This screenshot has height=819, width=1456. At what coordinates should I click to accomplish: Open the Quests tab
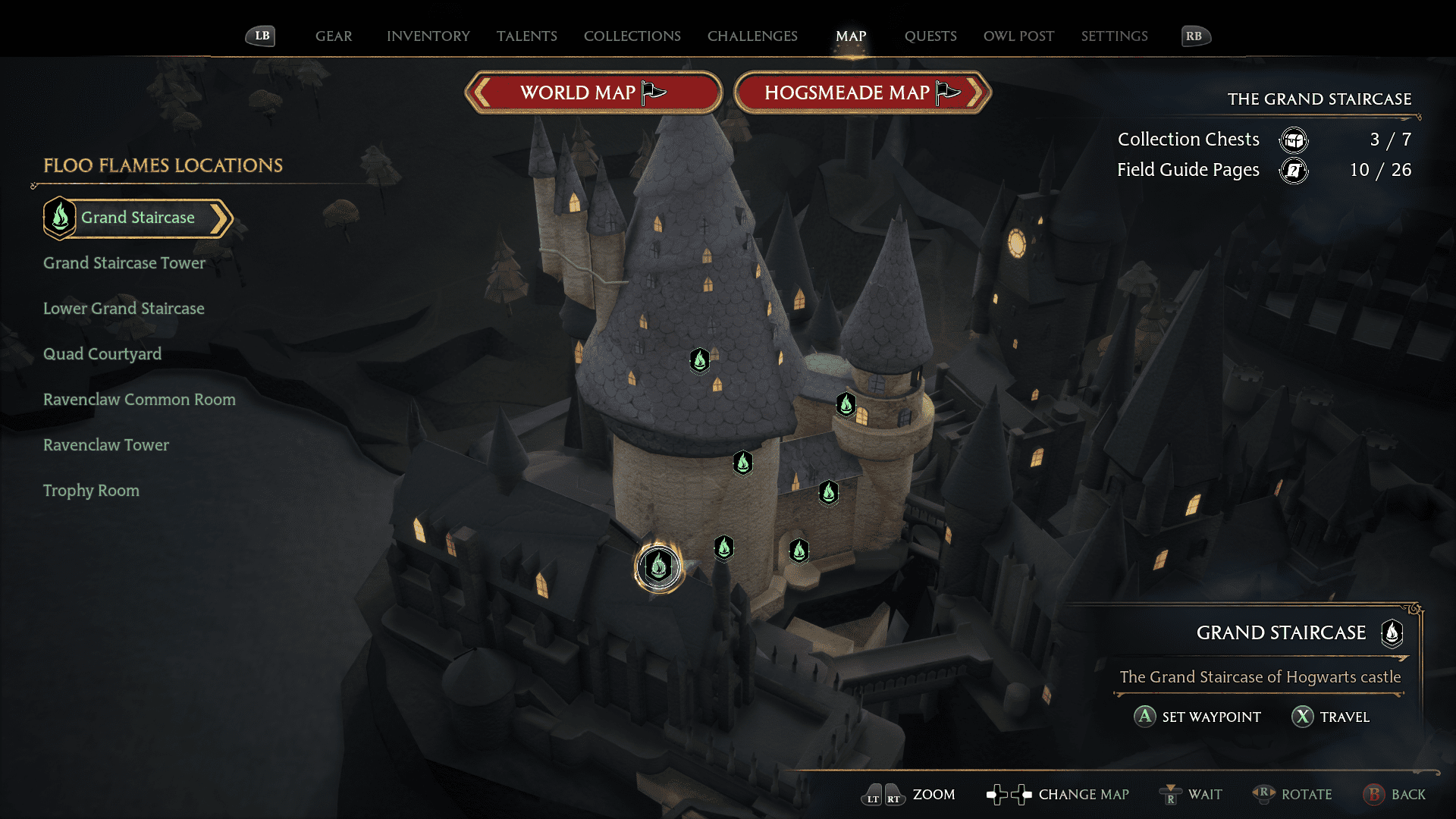point(930,36)
